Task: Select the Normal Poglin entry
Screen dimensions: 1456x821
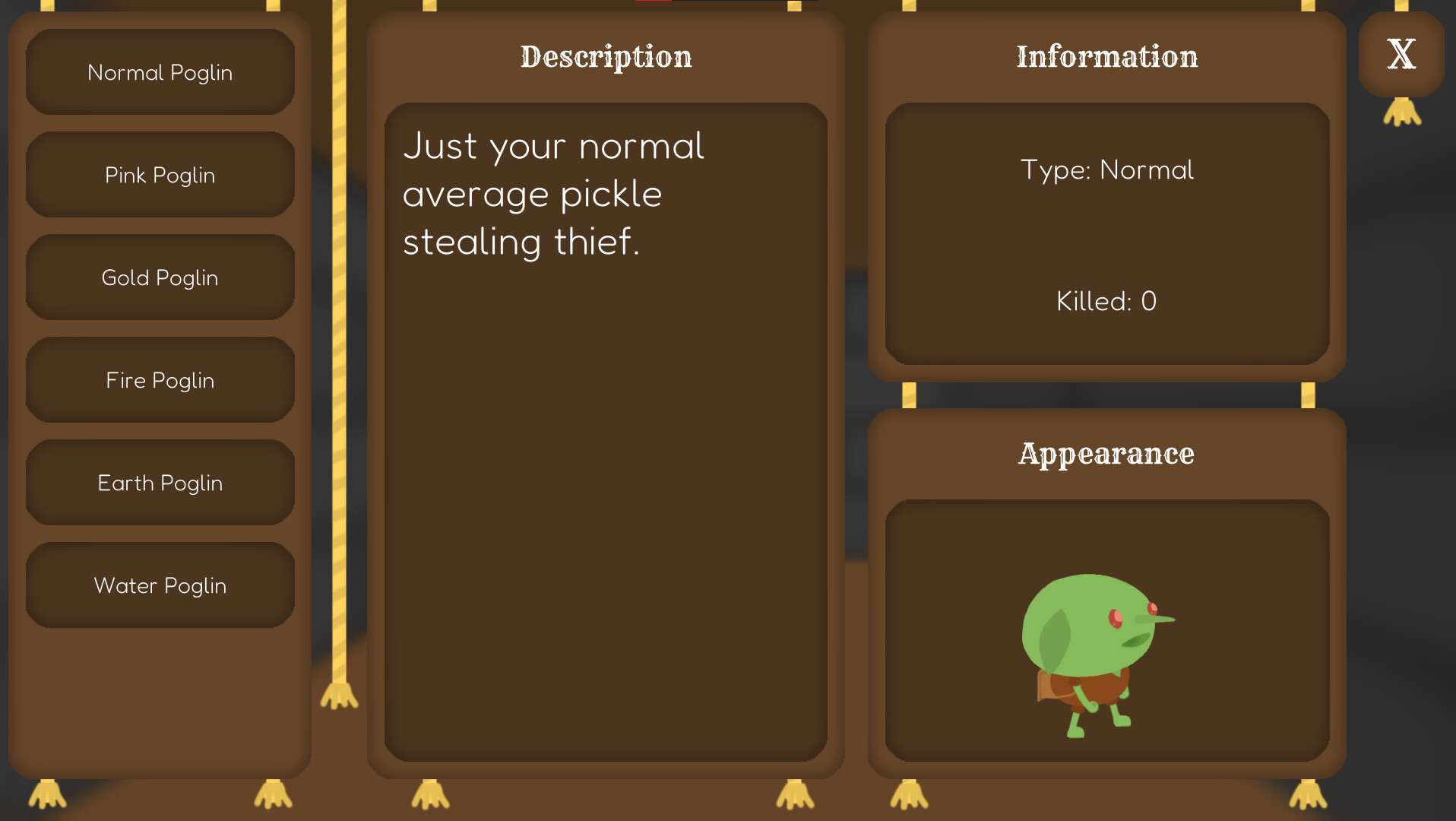Action: [160, 72]
